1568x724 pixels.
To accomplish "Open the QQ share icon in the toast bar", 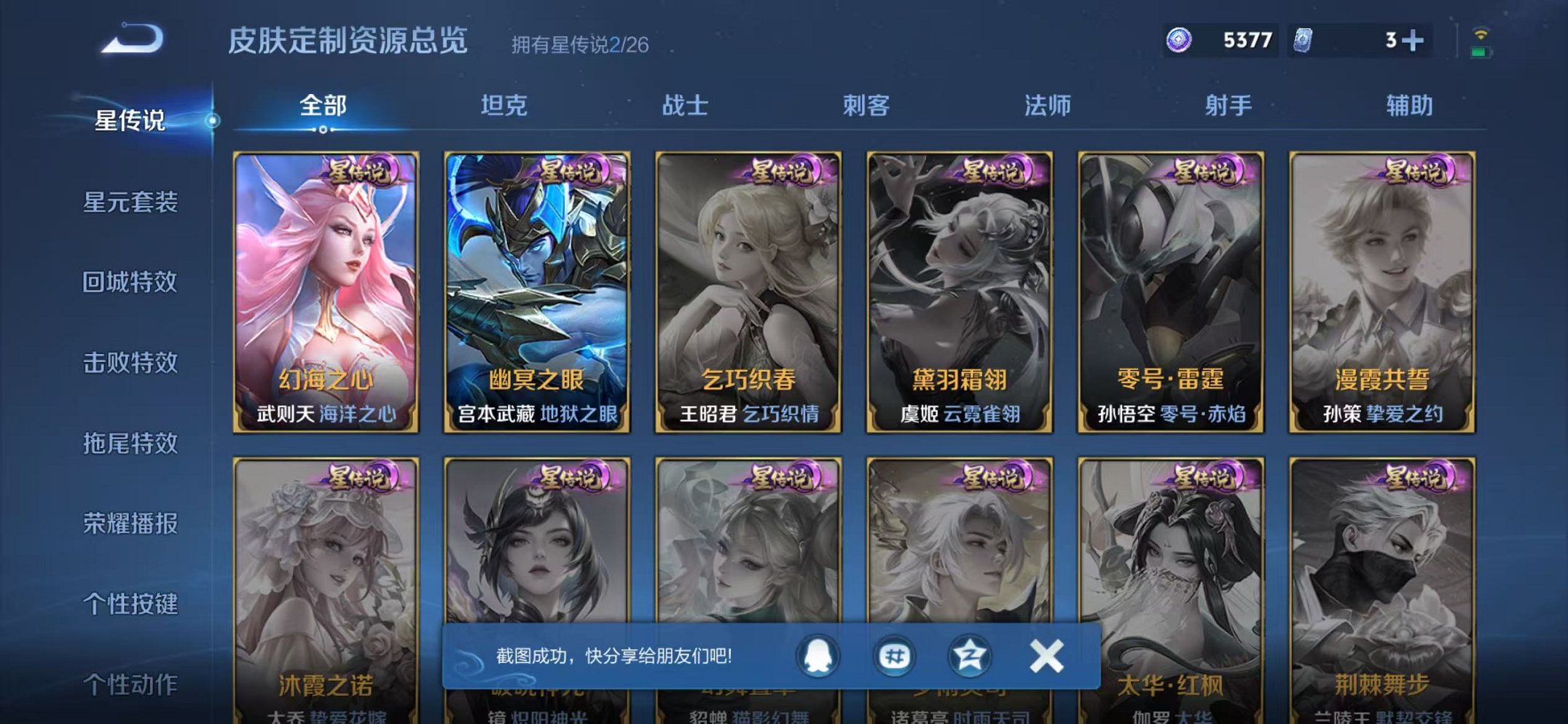I will click(819, 655).
